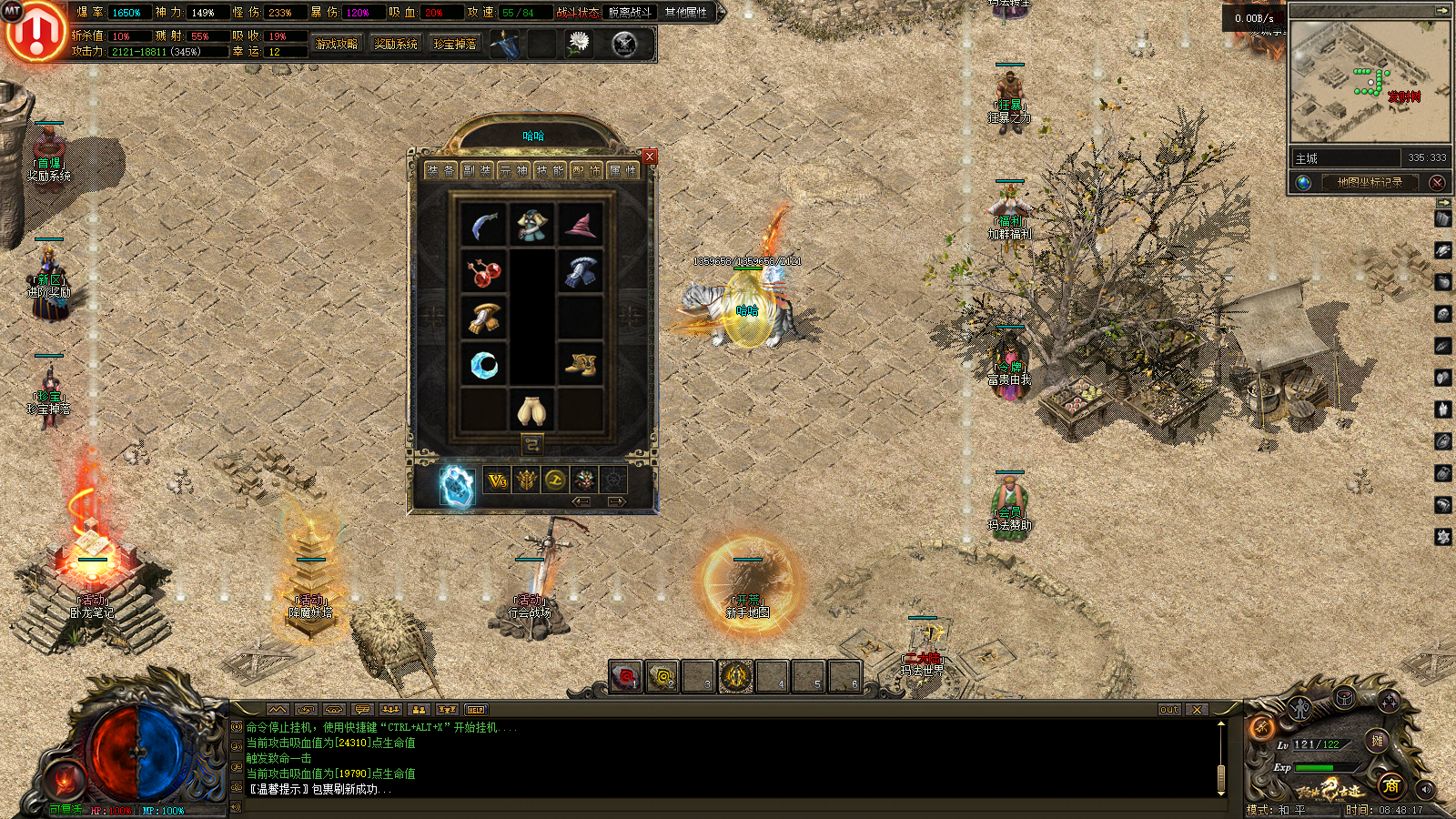This screenshot has height=819, width=1456.
Task: Select the cream trousers slot
Action: 532,410
